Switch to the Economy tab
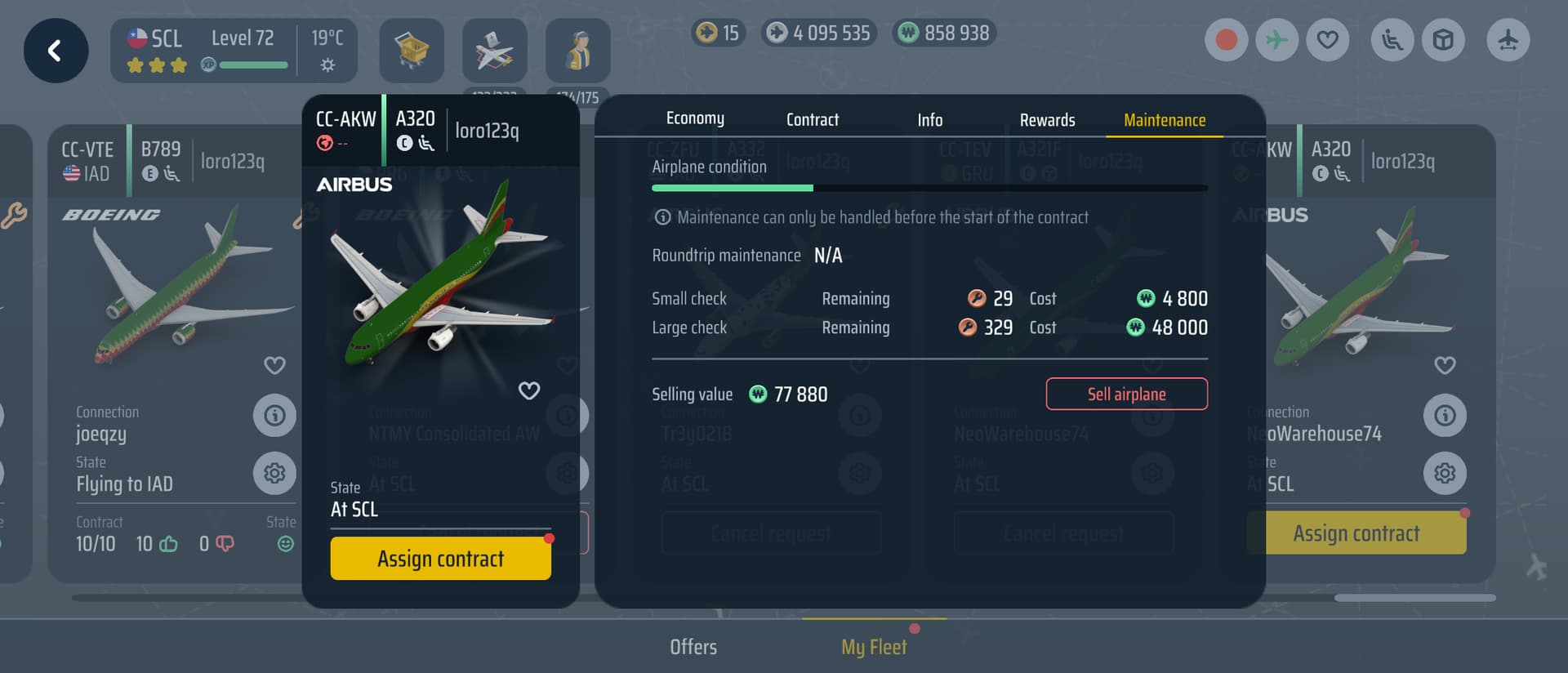 point(695,119)
